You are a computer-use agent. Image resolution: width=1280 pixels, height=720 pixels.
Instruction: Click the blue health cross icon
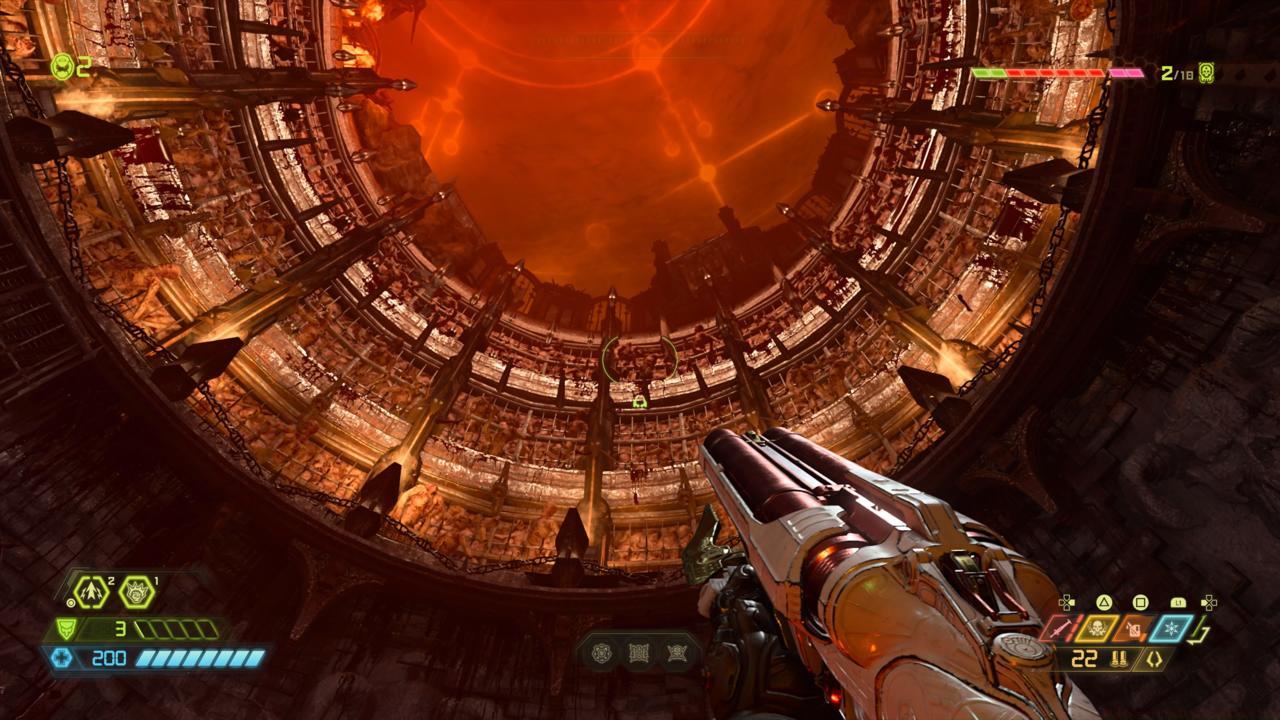[x=63, y=658]
